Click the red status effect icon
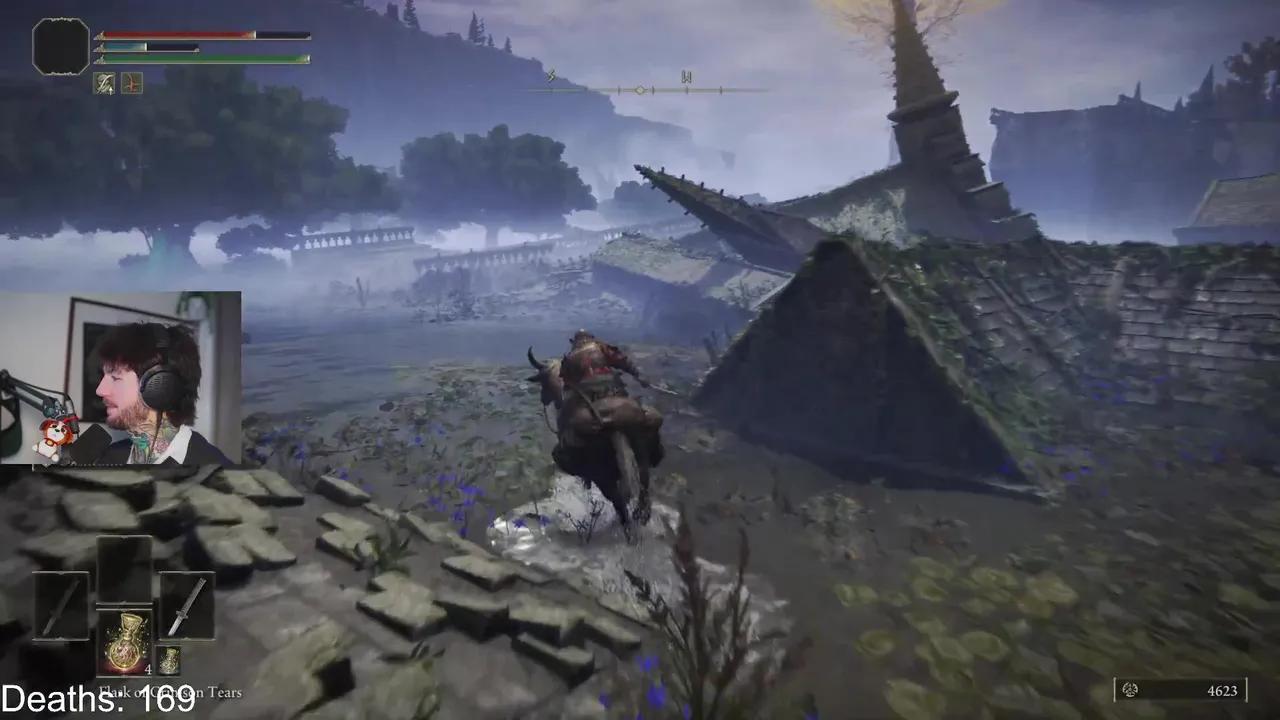This screenshot has width=1280, height=720. pyautogui.click(x=132, y=84)
